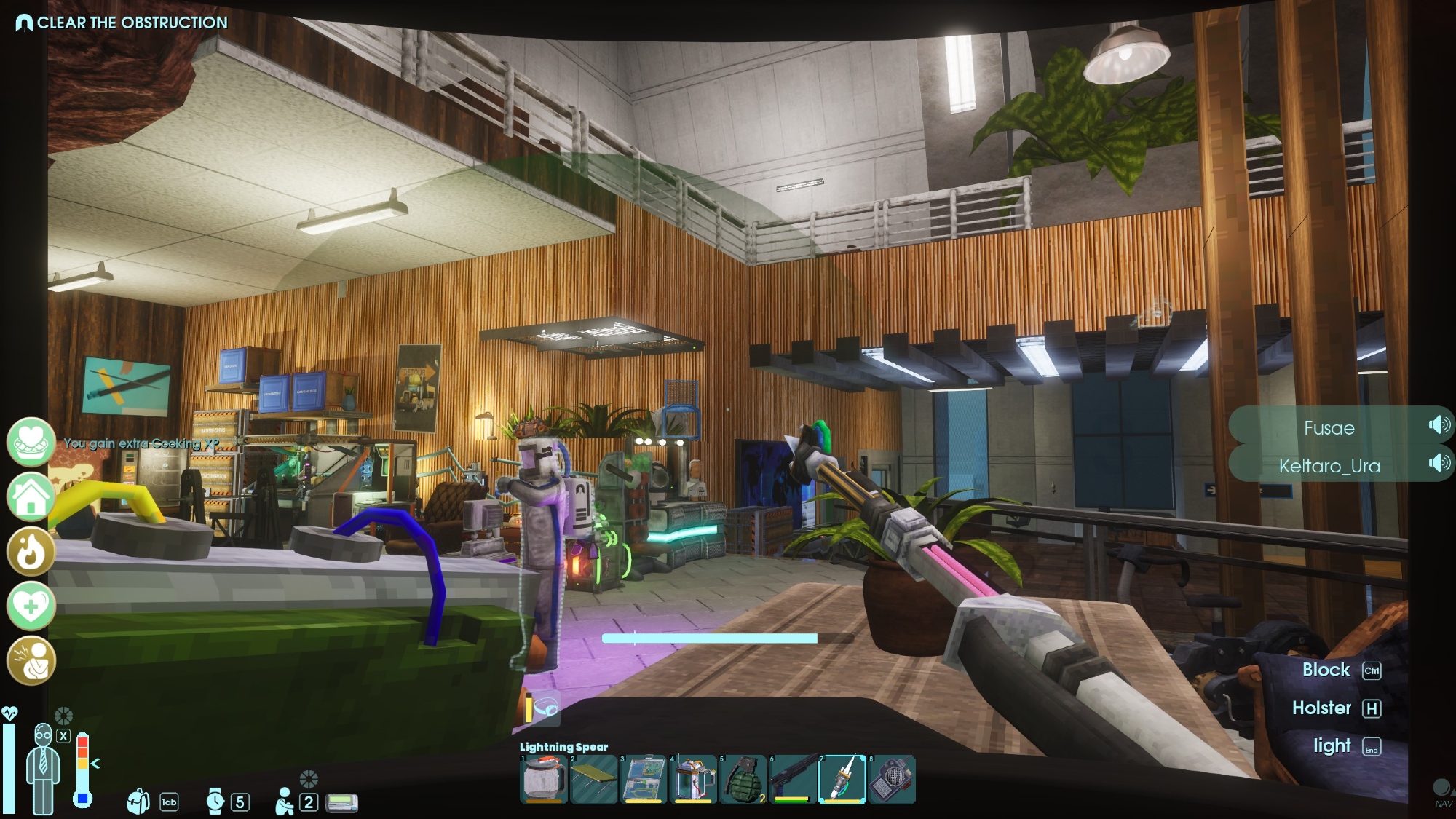Toggle voice speaker for player Fusae
Screen dimensions: 1456x819
pyautogui.click(x=1439, y=425)
